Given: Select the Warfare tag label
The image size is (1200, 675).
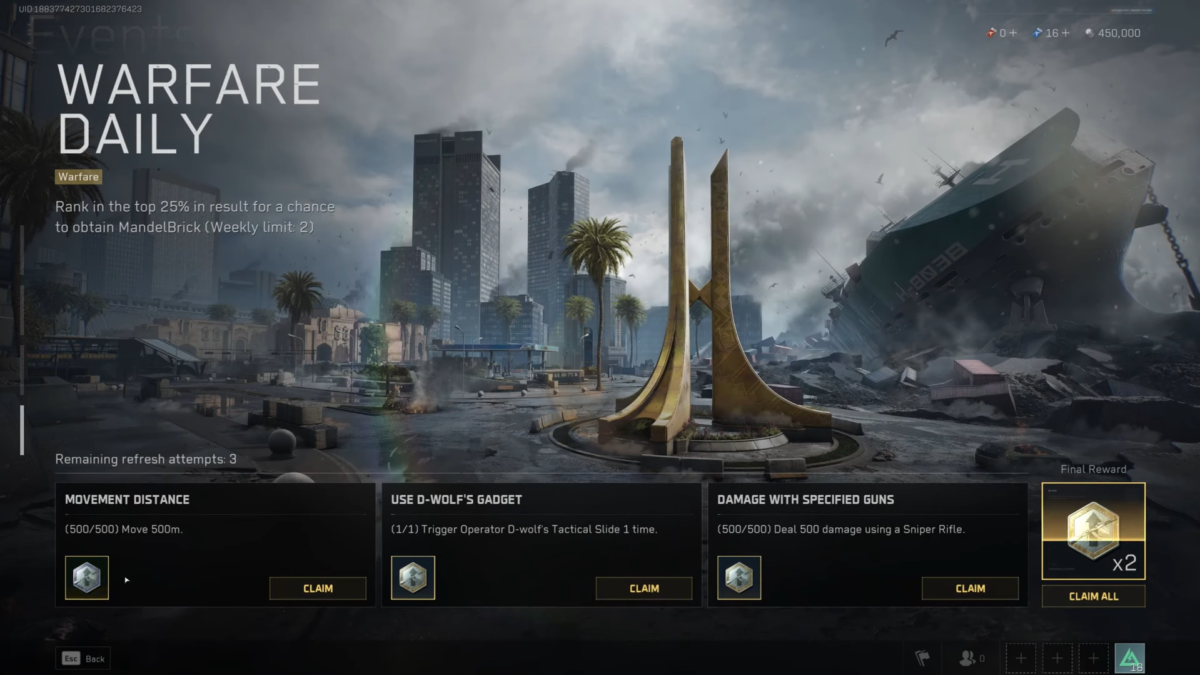Looking at the screenshot, I should point(79,177).
